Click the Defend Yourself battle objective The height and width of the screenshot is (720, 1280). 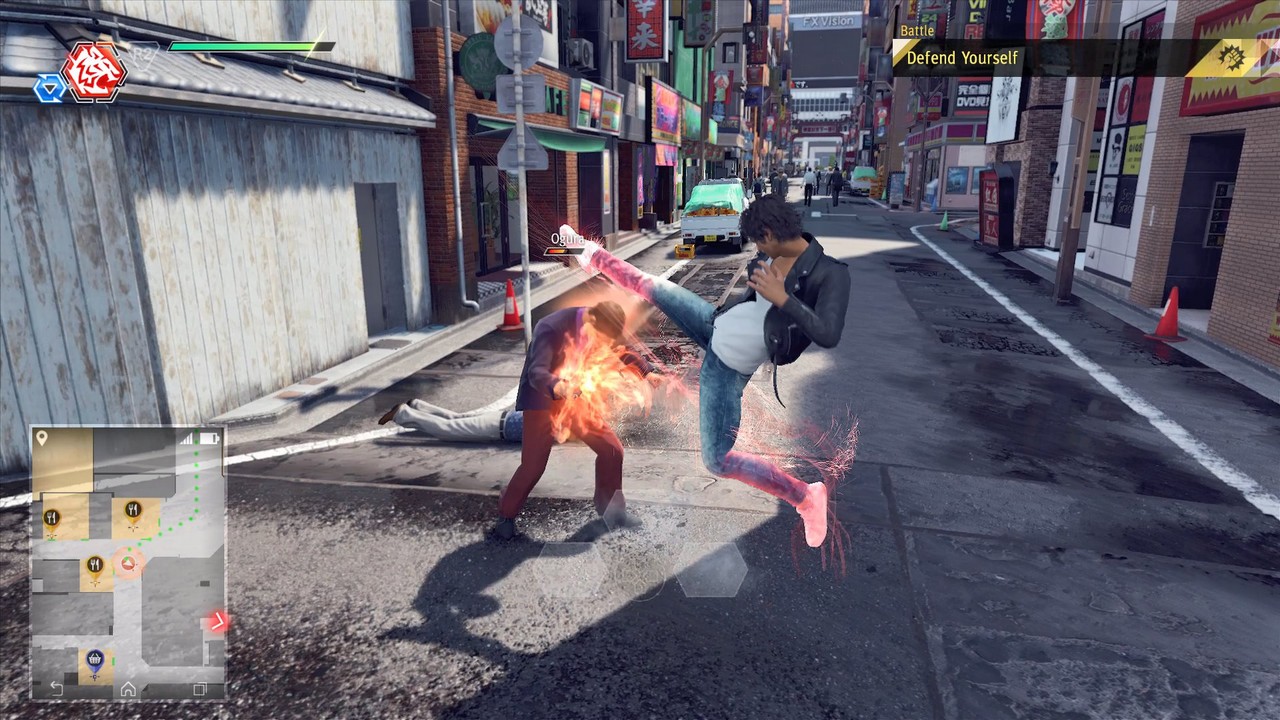click(x=962, y=58)
